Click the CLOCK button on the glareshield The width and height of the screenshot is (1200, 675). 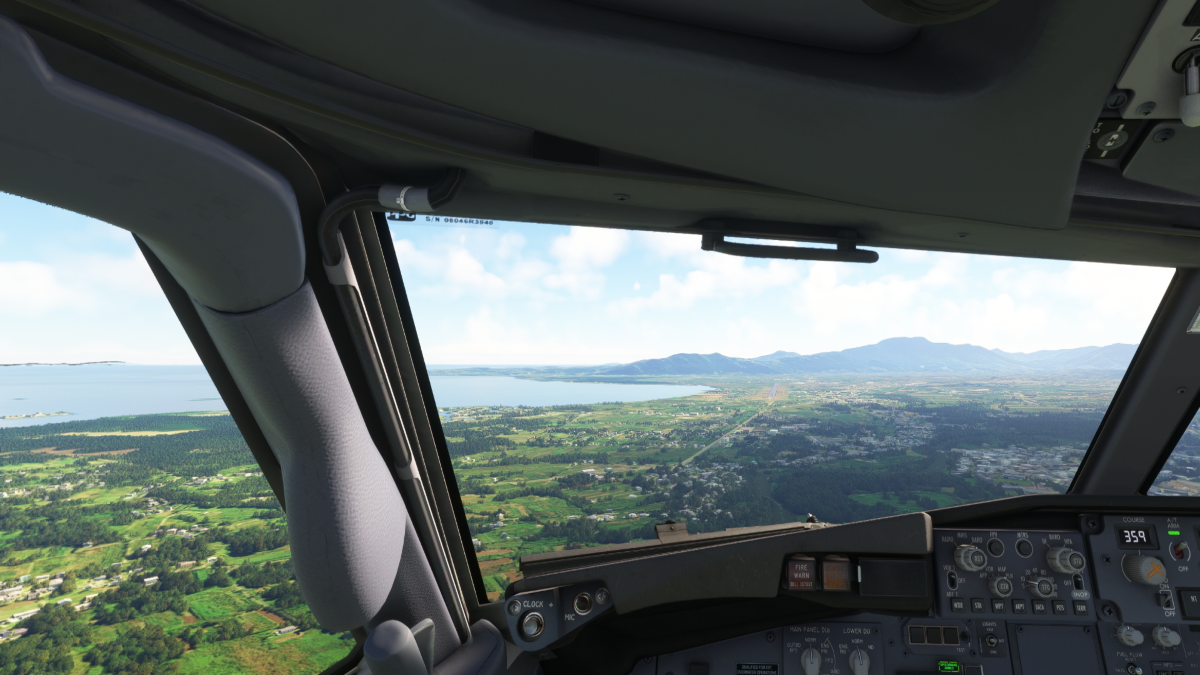(532, 625)
